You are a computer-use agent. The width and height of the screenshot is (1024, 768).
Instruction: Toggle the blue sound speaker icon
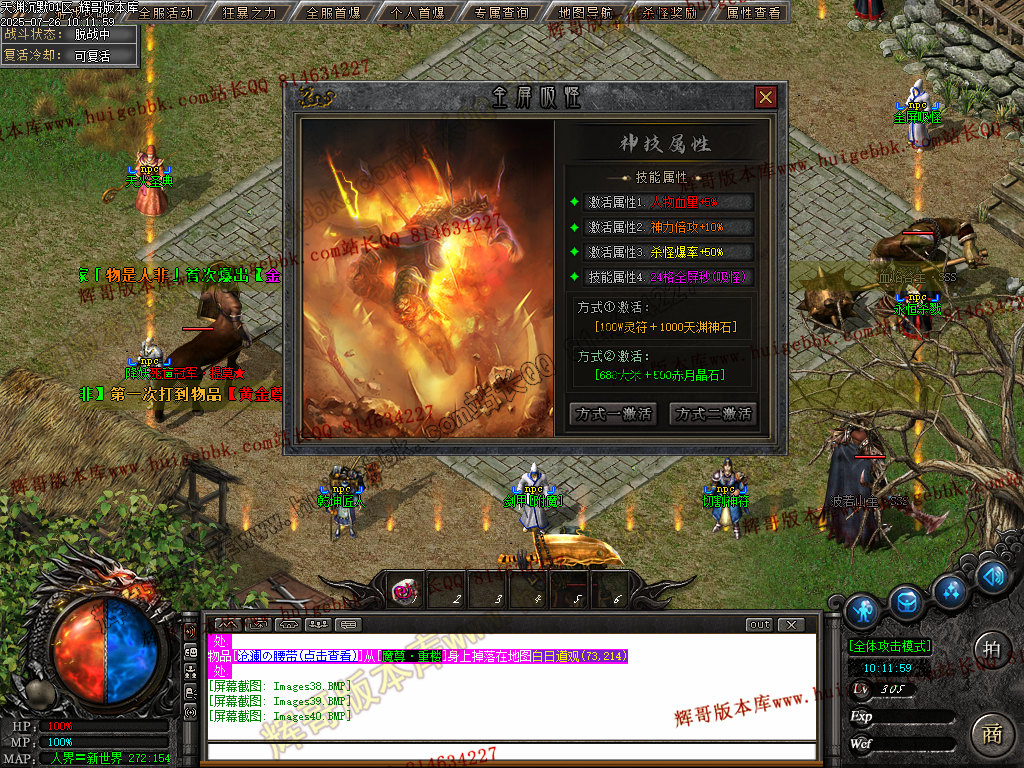click(x=991, y=576)
